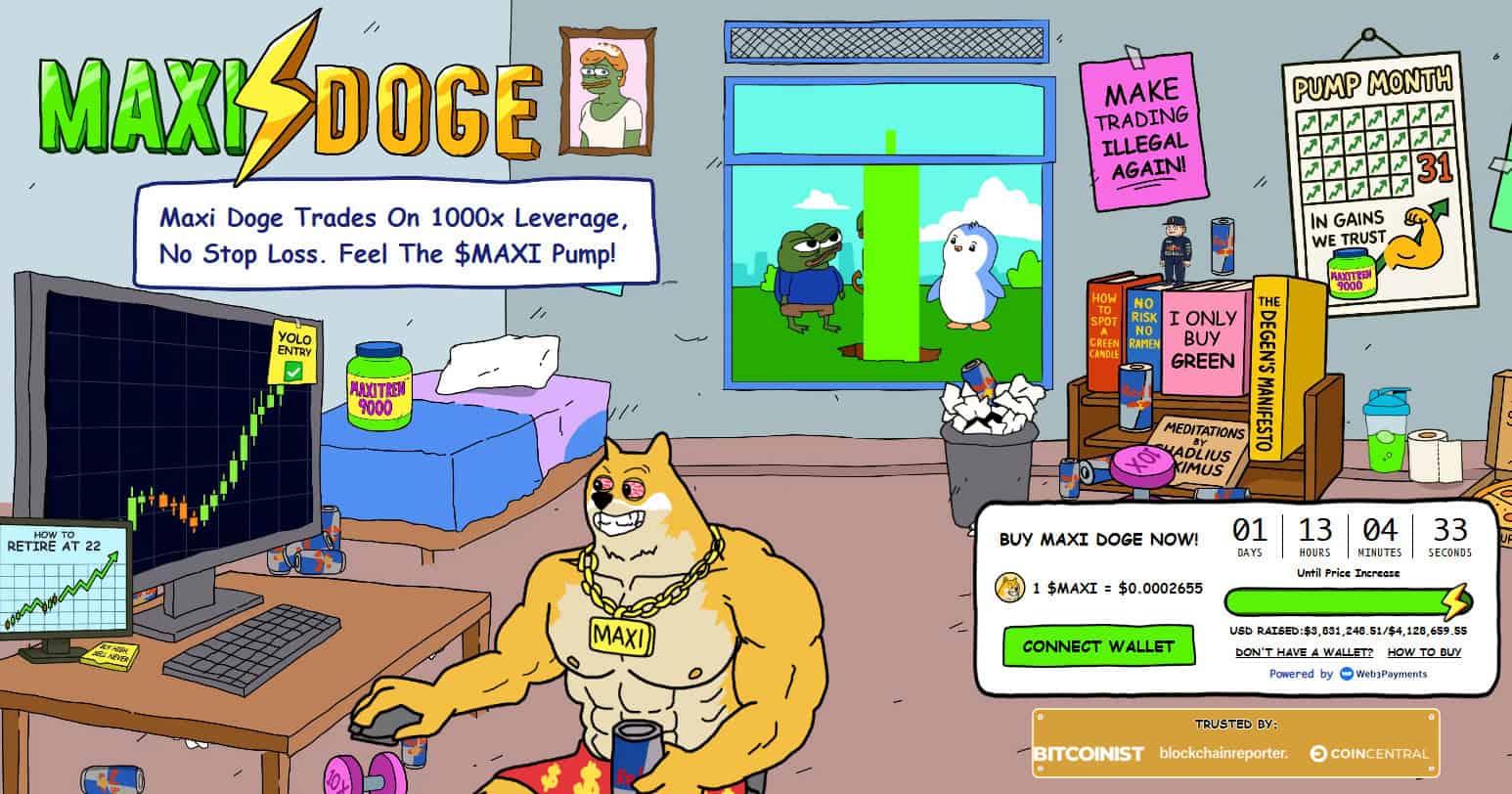Select the CoinCentral logo
This screenshot has width=1512, height=794.
[x=1369, y=754]
